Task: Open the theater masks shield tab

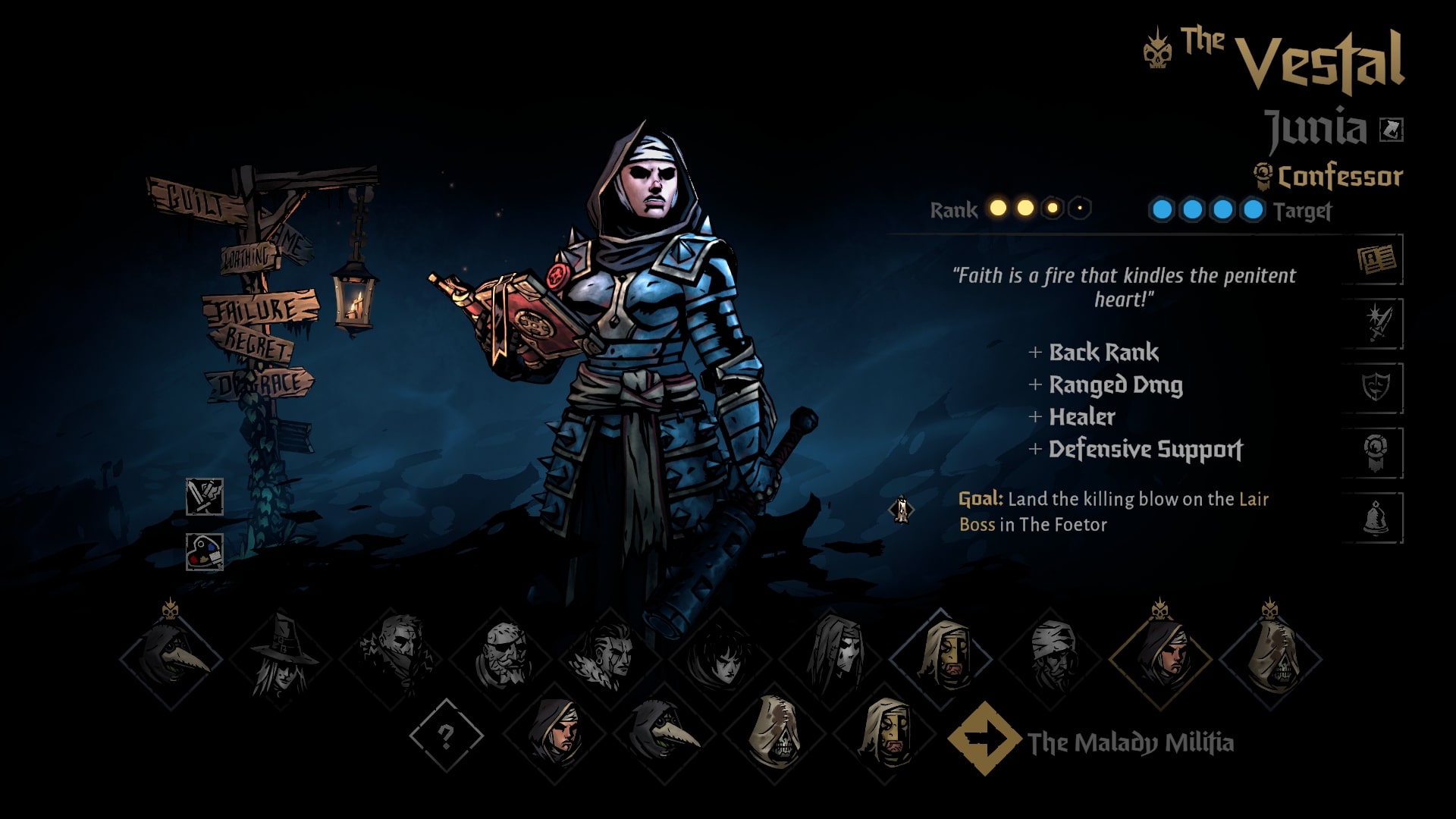Action: (1376, 388)
